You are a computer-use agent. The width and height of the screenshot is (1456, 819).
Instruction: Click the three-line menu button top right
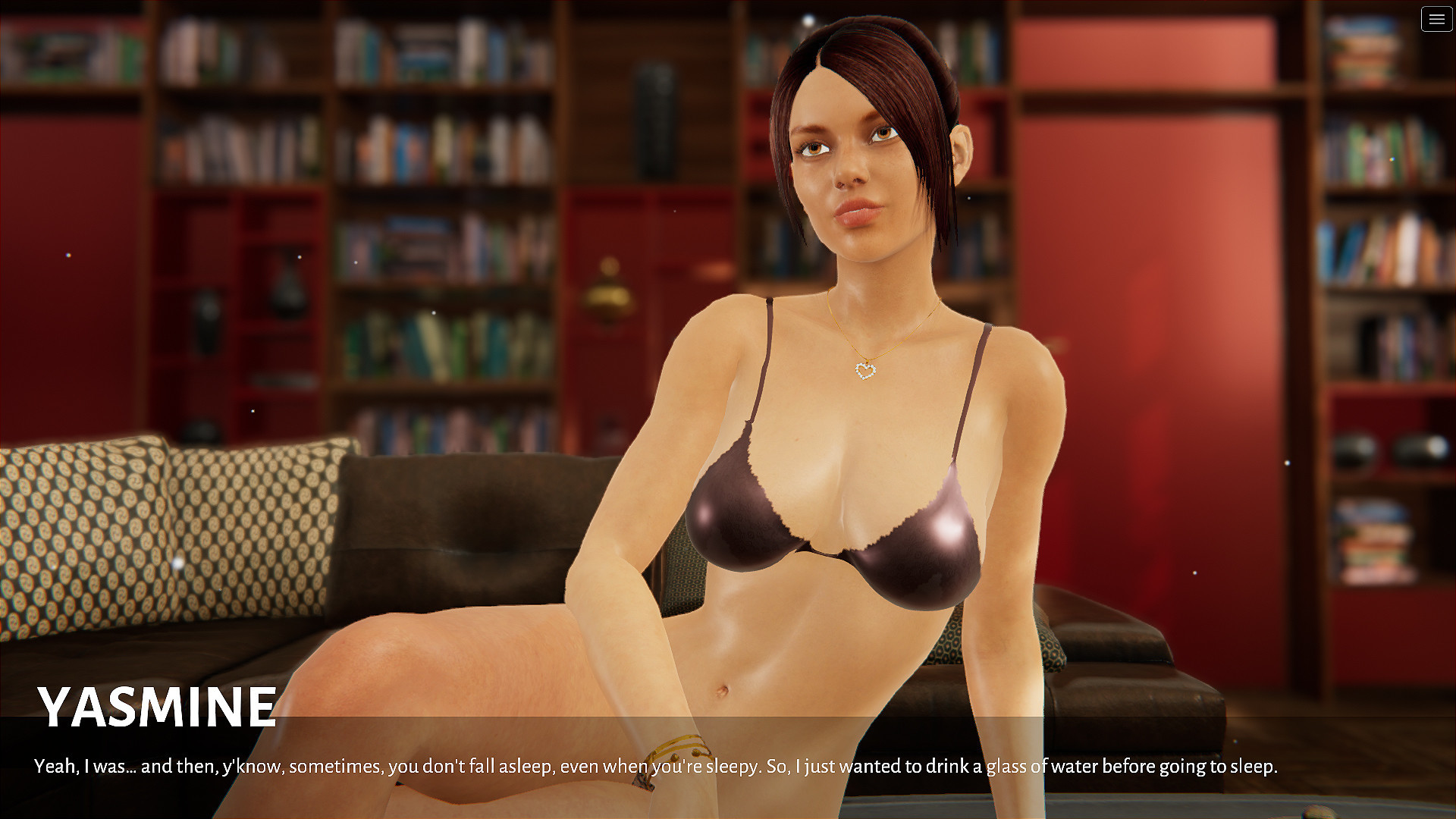click(1436, 19)
